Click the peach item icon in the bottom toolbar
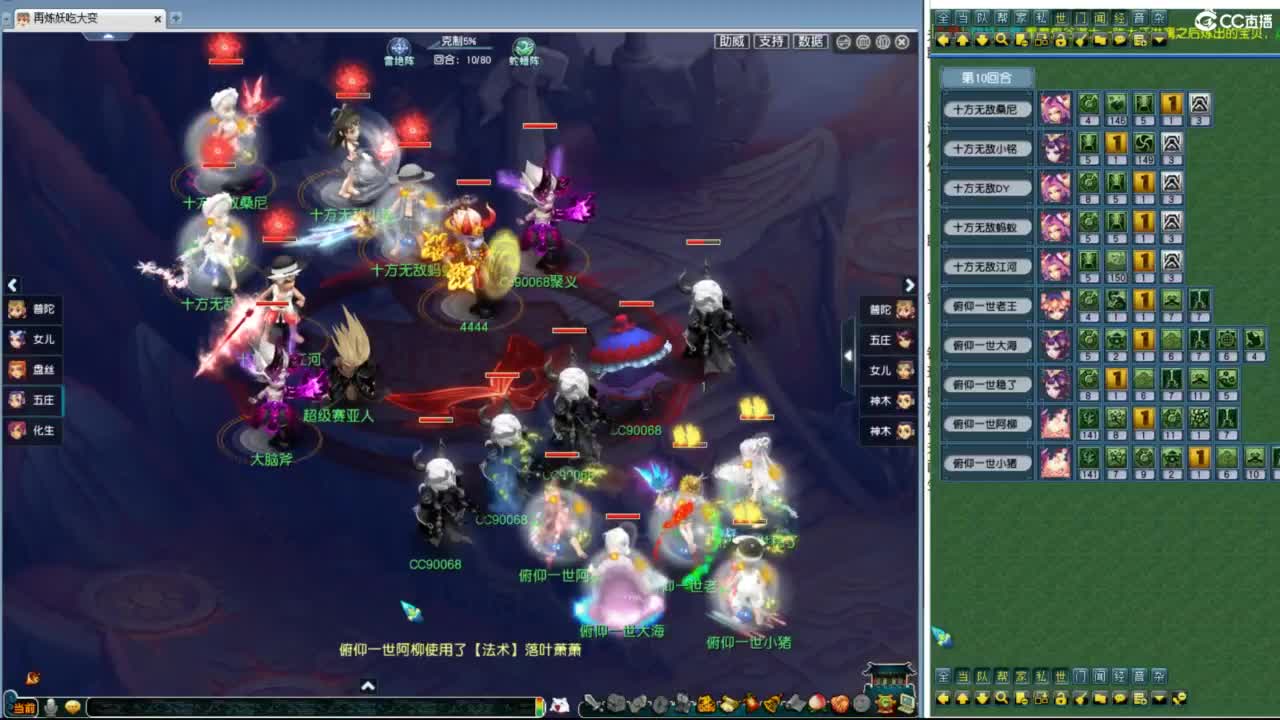This screenshot has width=1280, height=720. click(x=816, y=703)
